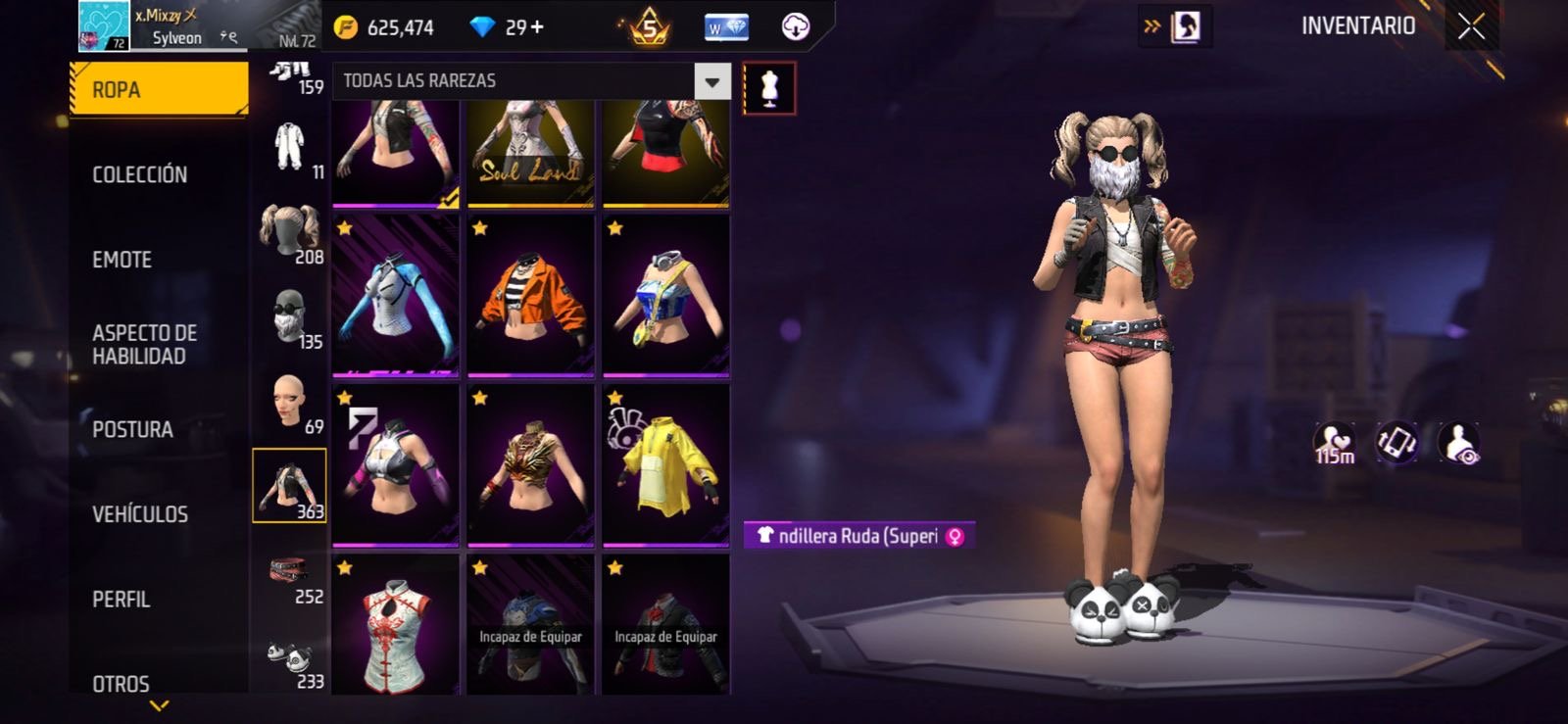
Task: Switch to the PERFIL tab
Action: 122,599
